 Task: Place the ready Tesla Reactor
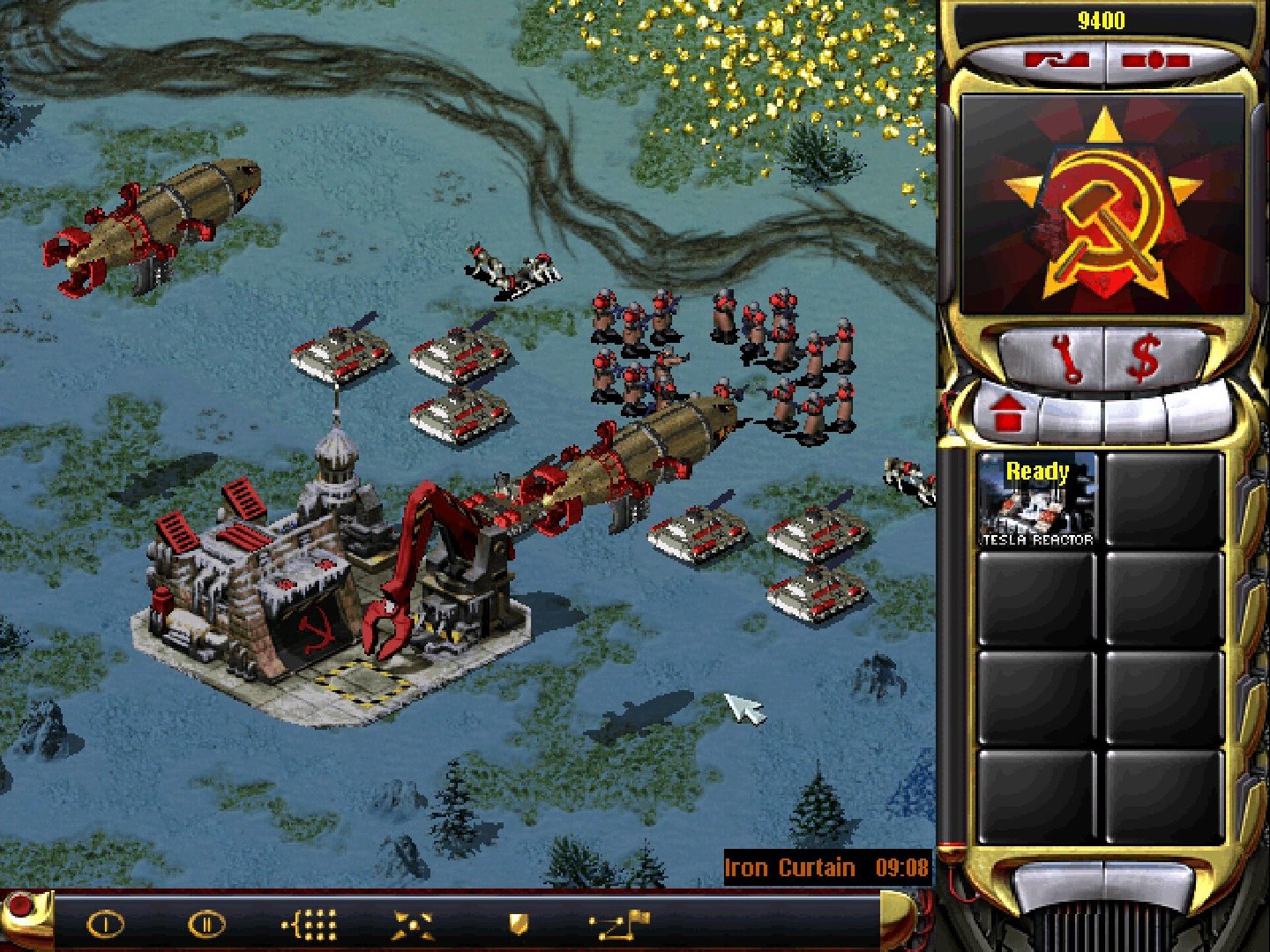(1037, 501)
